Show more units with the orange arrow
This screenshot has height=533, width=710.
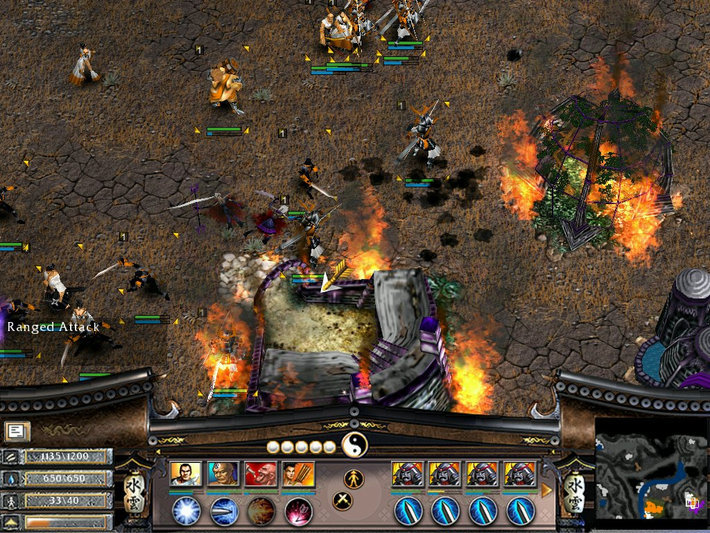pos(547,490)
